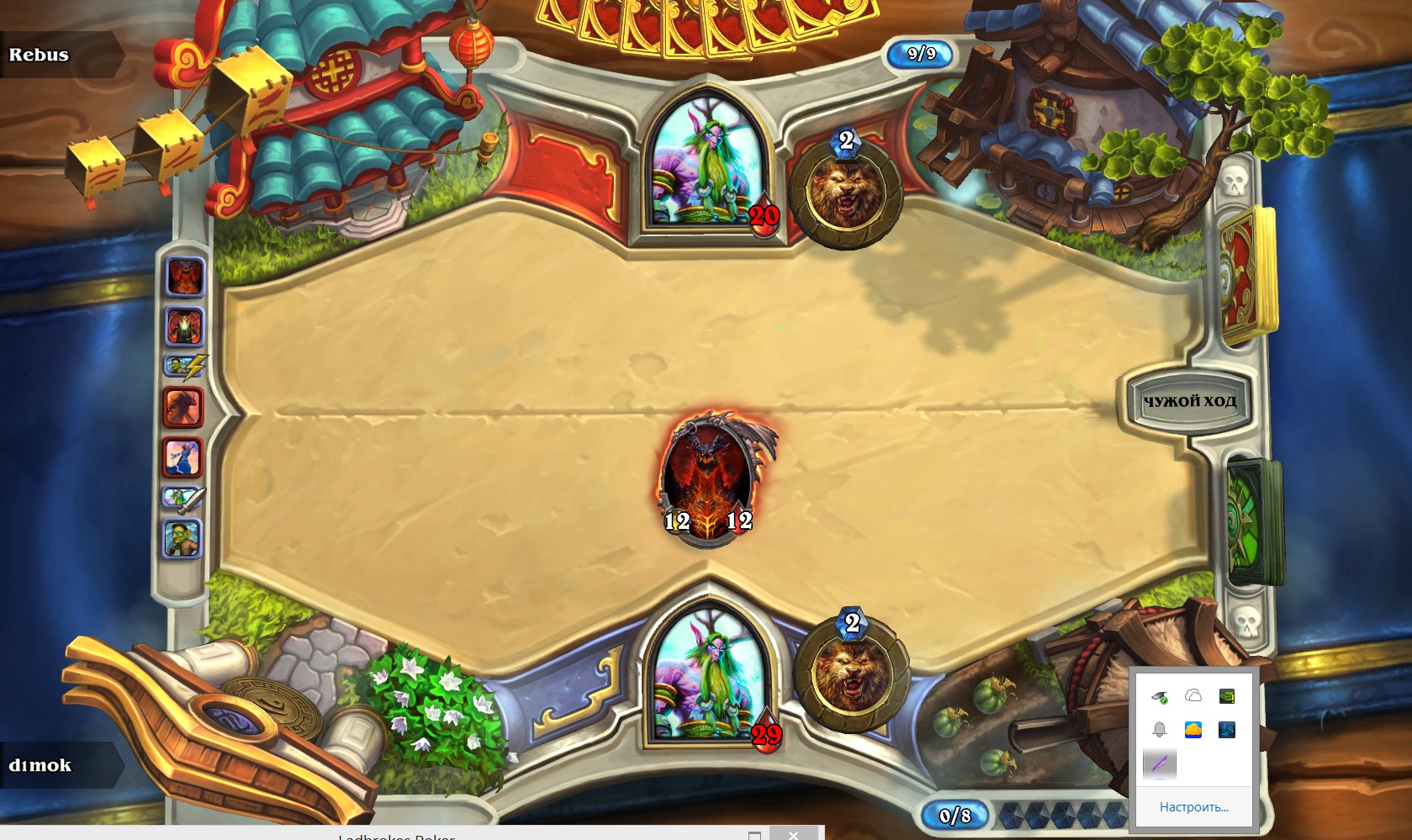Click the NVIDIA tray icon
Screen dimensions: 1412x840
point(1227,695)
